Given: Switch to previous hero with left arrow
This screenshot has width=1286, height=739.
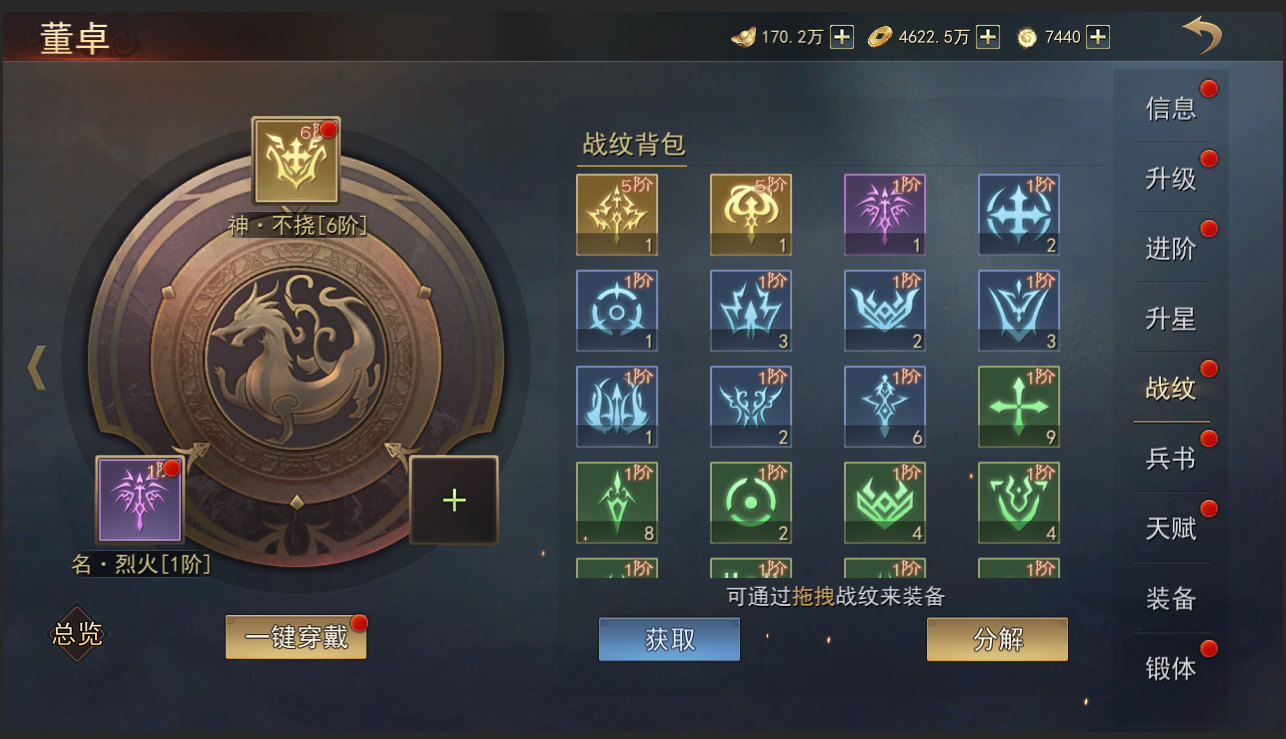Looking at the screenshot, I should point(37,368).
